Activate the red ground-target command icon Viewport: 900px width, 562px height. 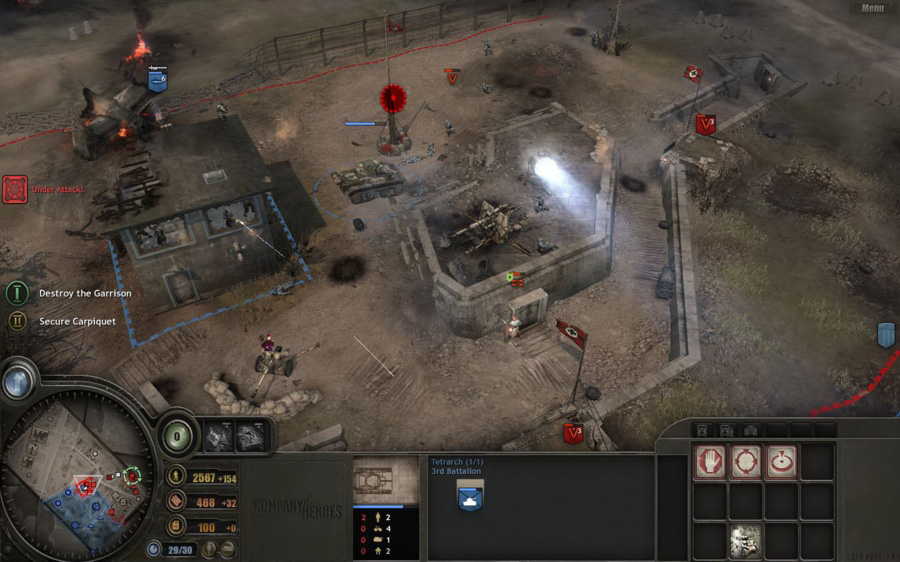pyautogui.click(x=781, y=461)
